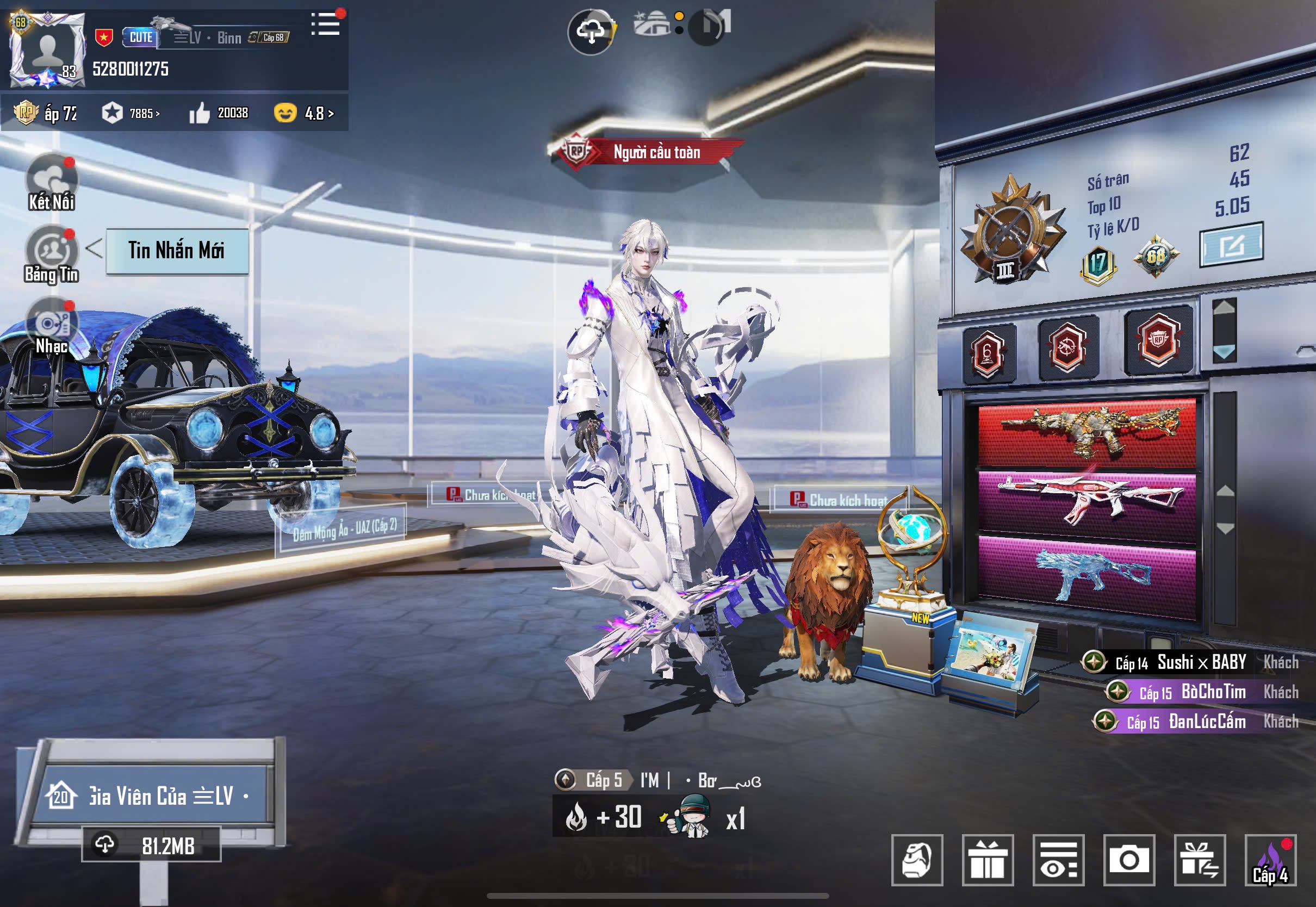Image resolution: width=1316 pixels, height=907 pixels.
Task: Take a screenshot with camera button
Action: 1129,860
